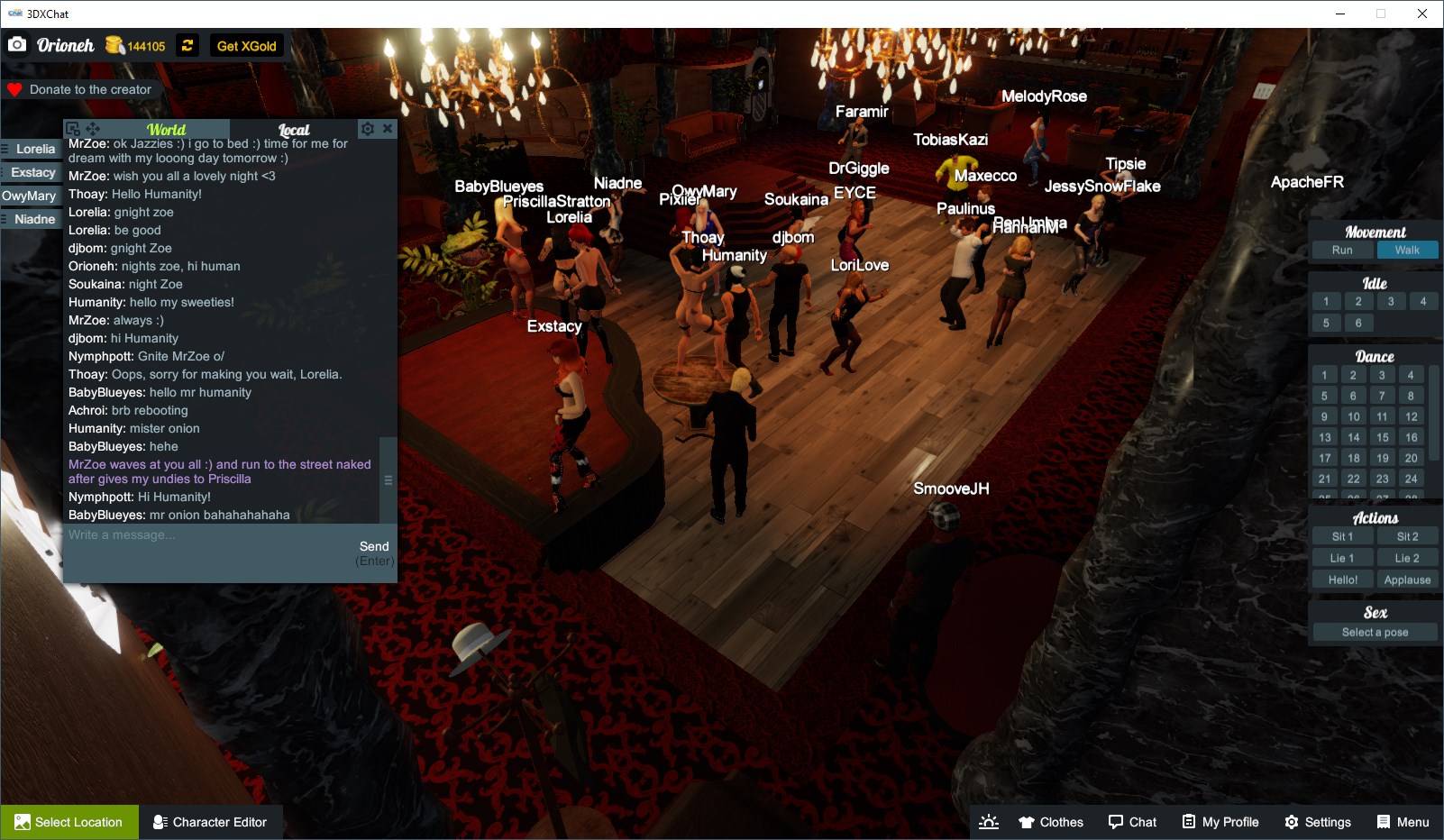The width and height of the screenshot is (1444, 840).
Task: Open the Sex pose selector
Action: click(x=1373, y=631)
